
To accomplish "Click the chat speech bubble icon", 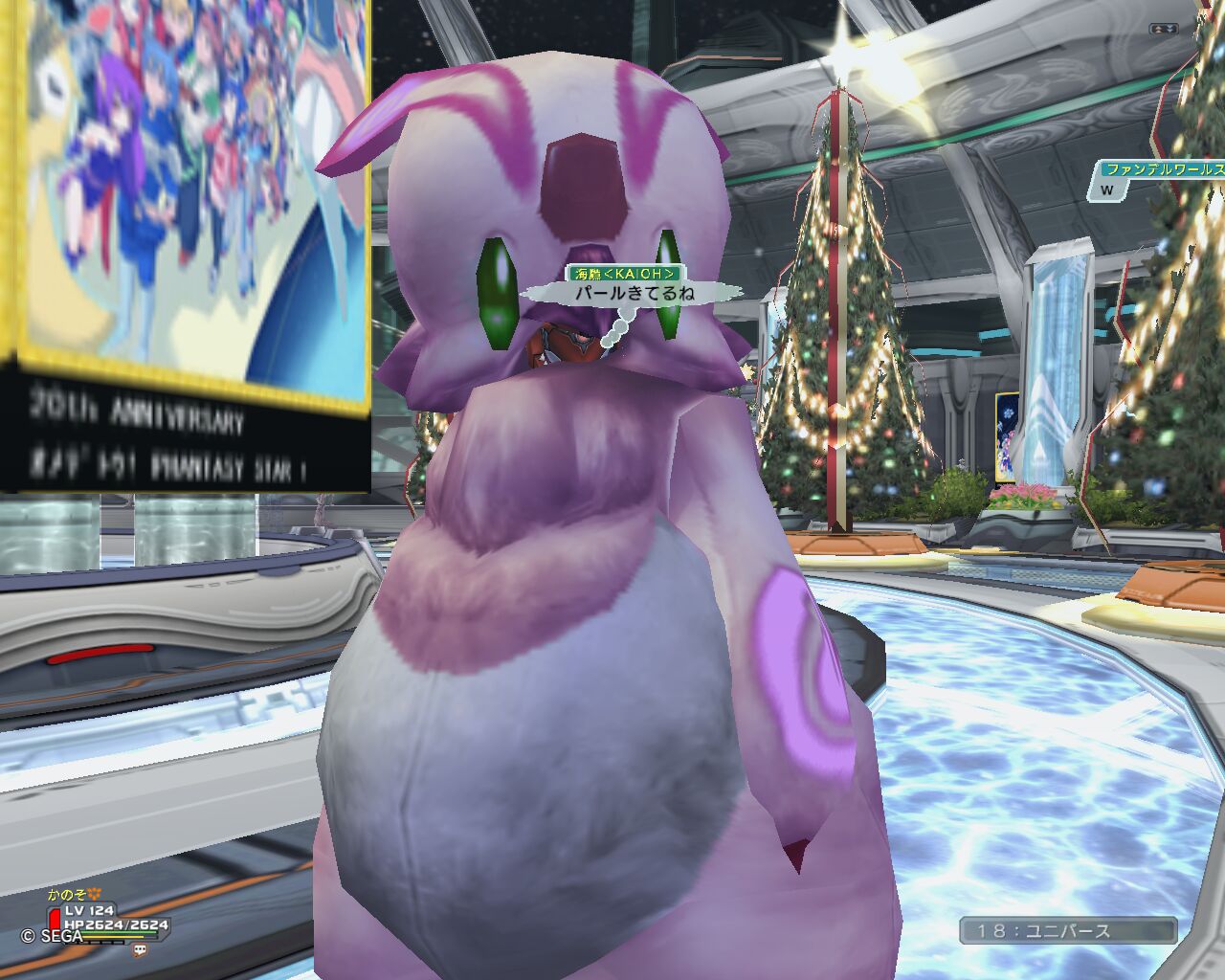I will click(141, 950).
